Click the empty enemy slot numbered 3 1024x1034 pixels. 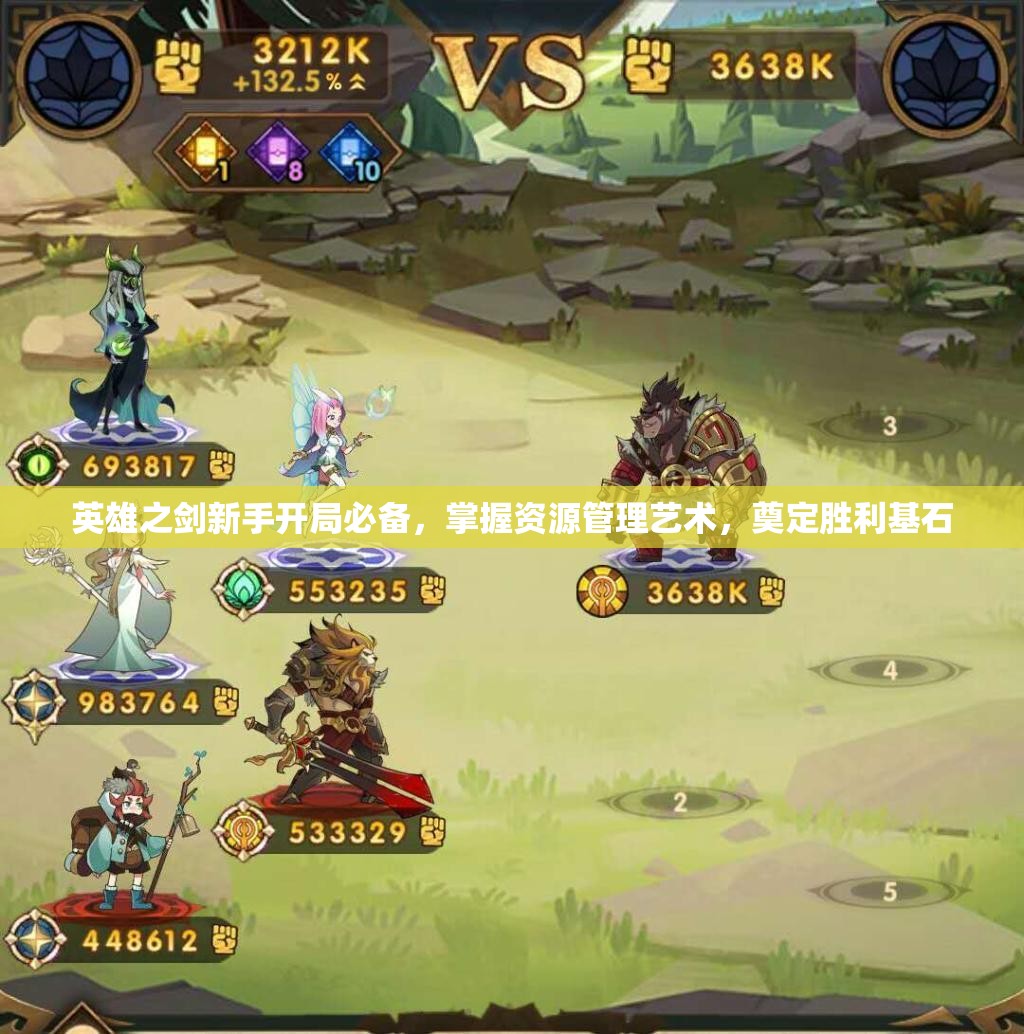click(x=889, y=427)
